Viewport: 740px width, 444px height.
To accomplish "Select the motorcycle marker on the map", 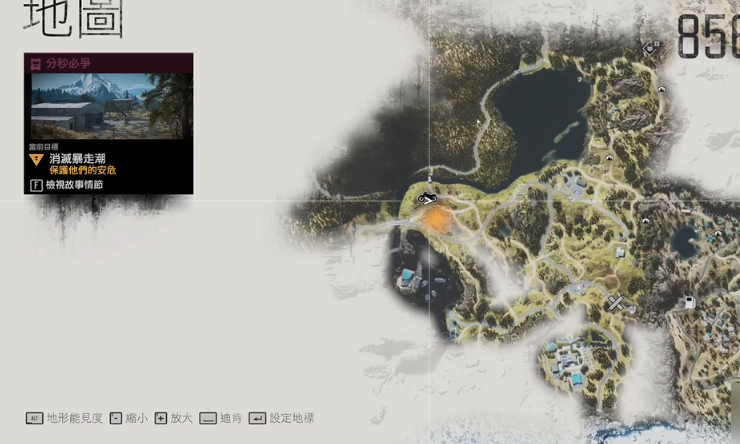I will [x=427, y=198].
